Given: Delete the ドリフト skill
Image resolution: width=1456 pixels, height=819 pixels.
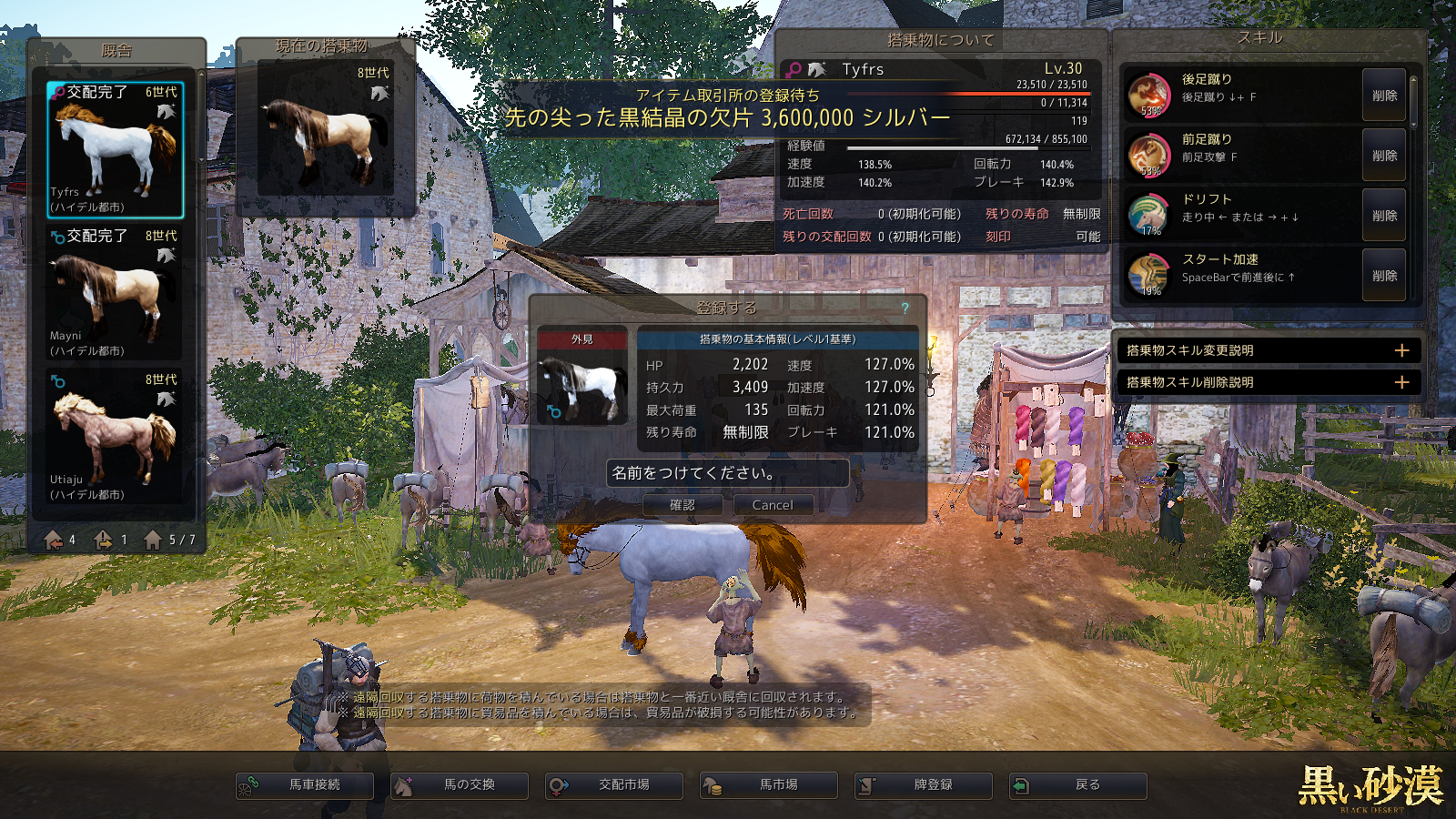Looking at the screenshot, I should 1384,216.
